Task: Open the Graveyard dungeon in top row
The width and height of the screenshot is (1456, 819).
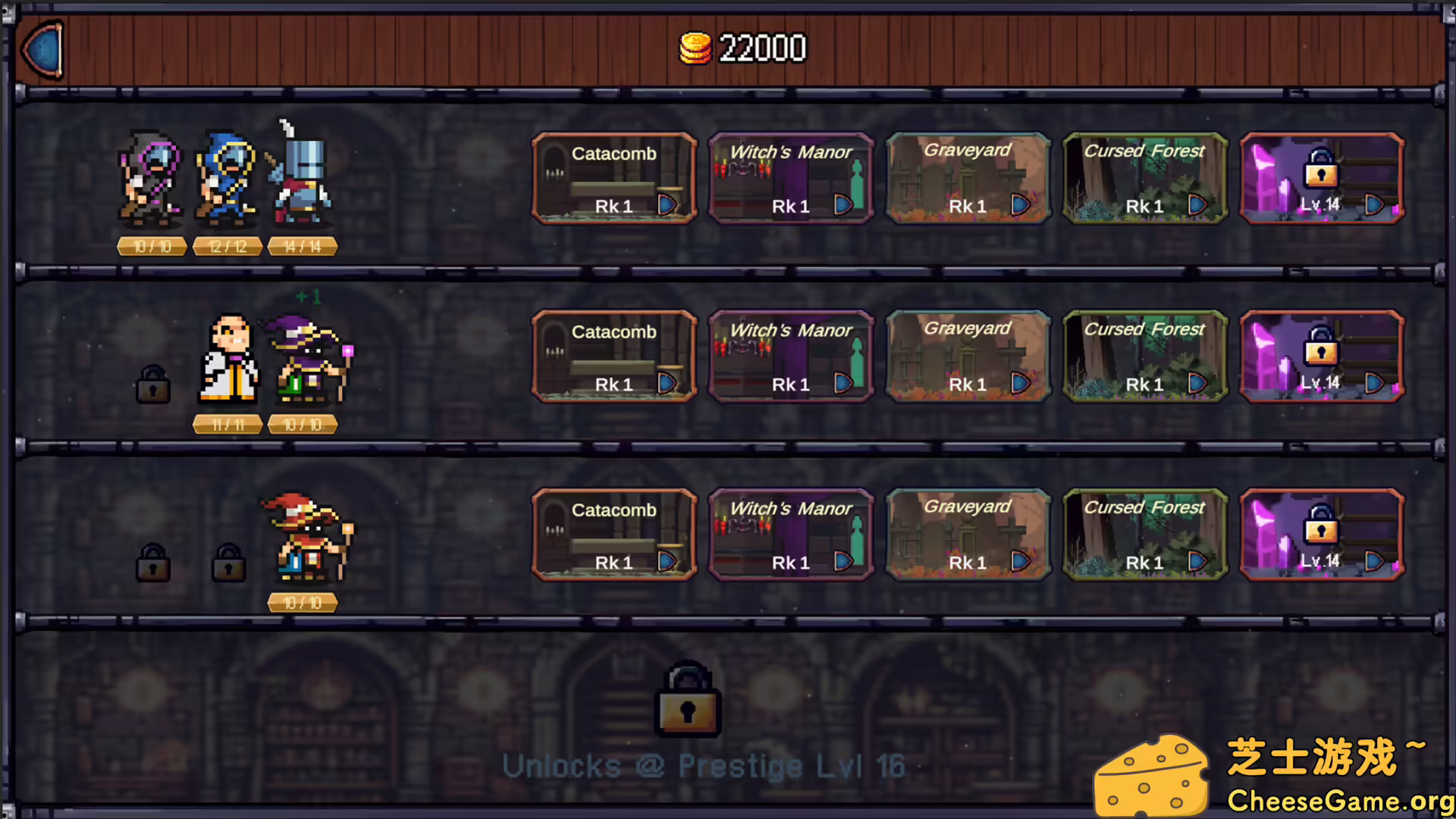Action: 968,178
